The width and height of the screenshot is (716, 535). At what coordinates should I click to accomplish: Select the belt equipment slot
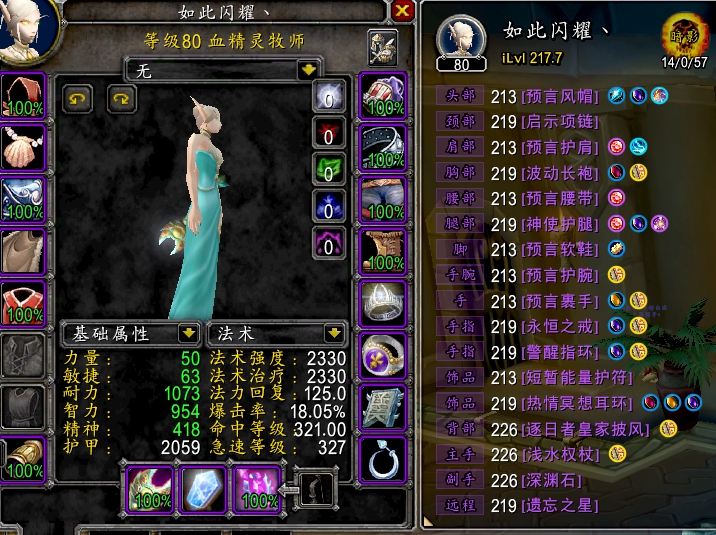coord(383,148)
